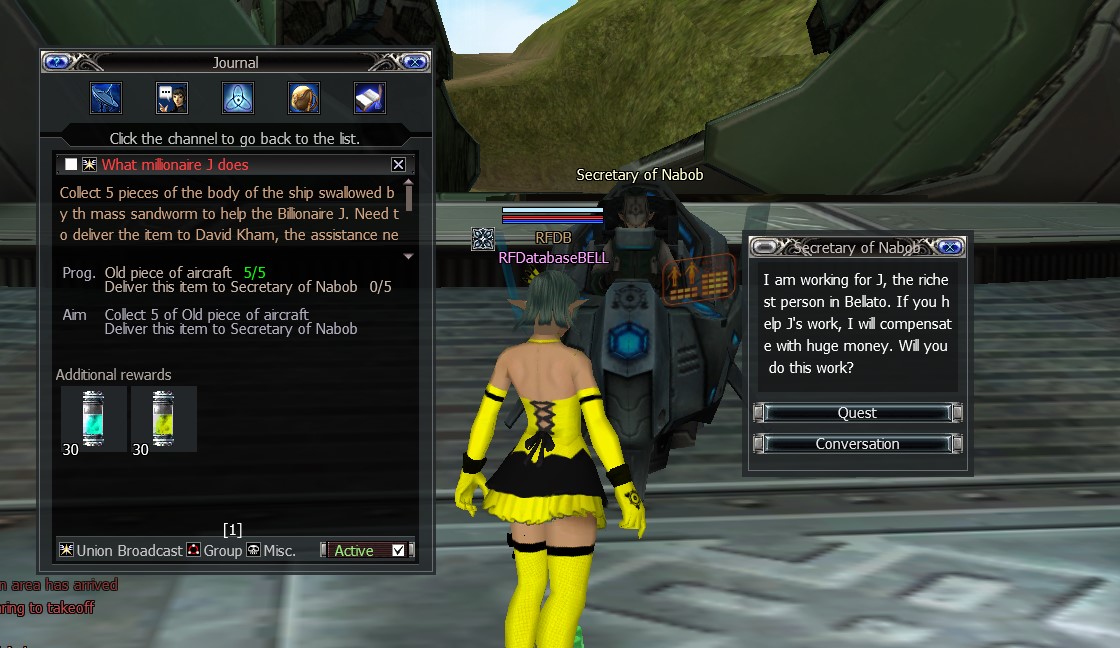Switch to the Union Broadcast channel
Image resolution: width=1120 pixels, height=648 pixels.
122,551
